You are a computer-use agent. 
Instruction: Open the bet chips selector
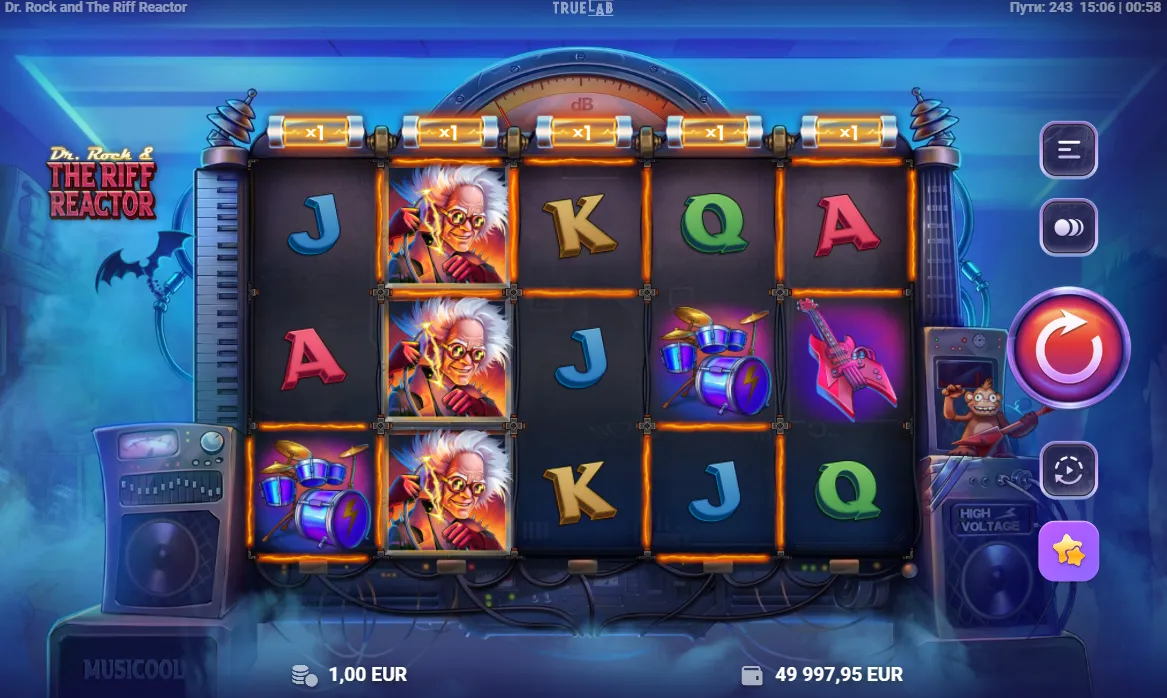pos(1068,227)
